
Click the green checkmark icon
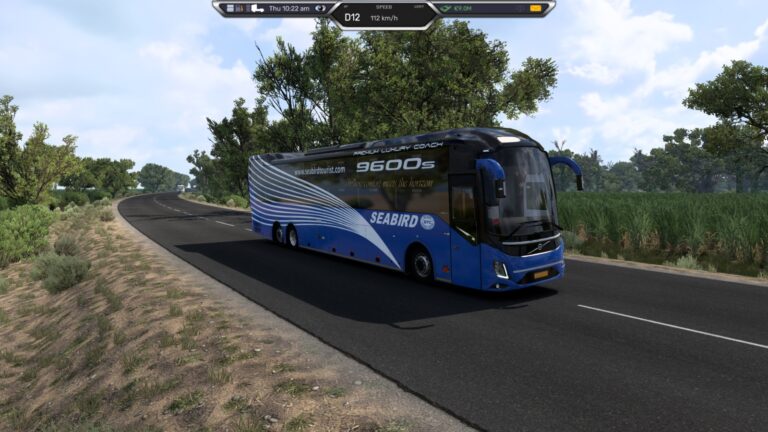point(446,8)
